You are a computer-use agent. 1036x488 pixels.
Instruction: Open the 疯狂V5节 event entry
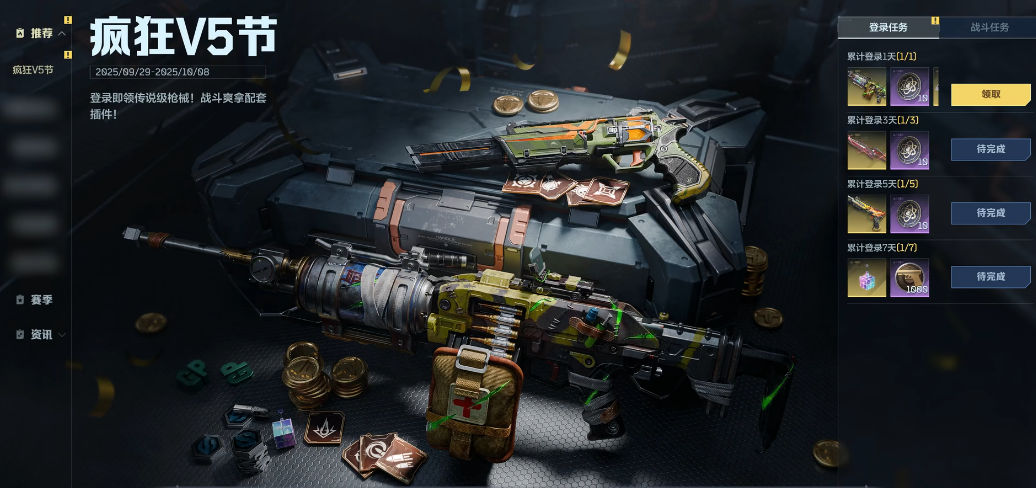33,70
